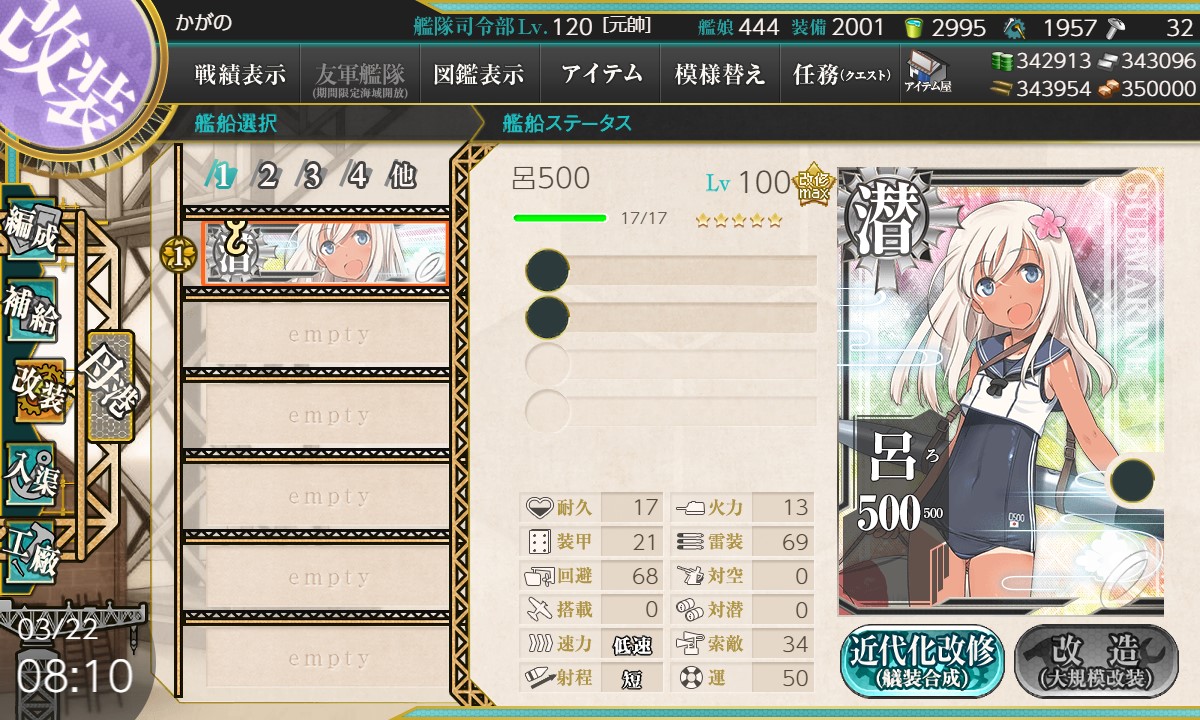Open the 工廠 factory screen
This screenshot has height=720, width=1200.
point(32,550)
